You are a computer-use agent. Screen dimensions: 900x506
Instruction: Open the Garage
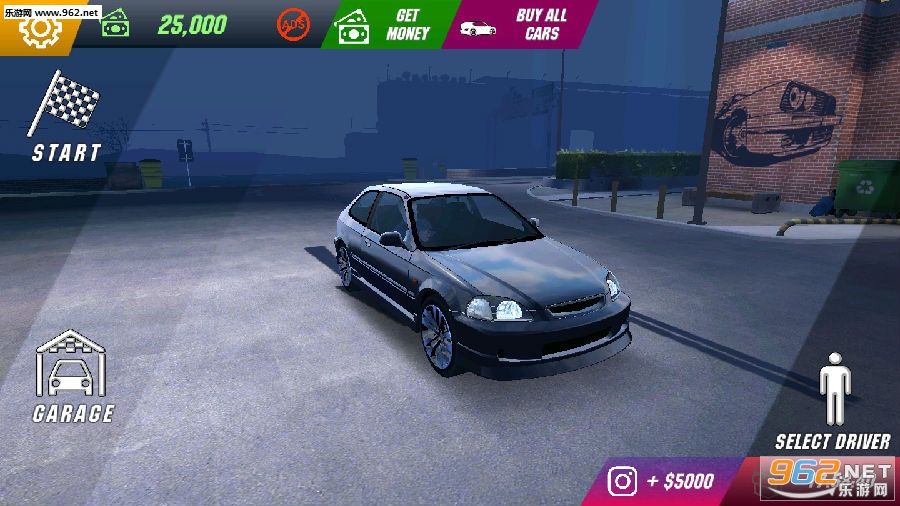[72, 375]
